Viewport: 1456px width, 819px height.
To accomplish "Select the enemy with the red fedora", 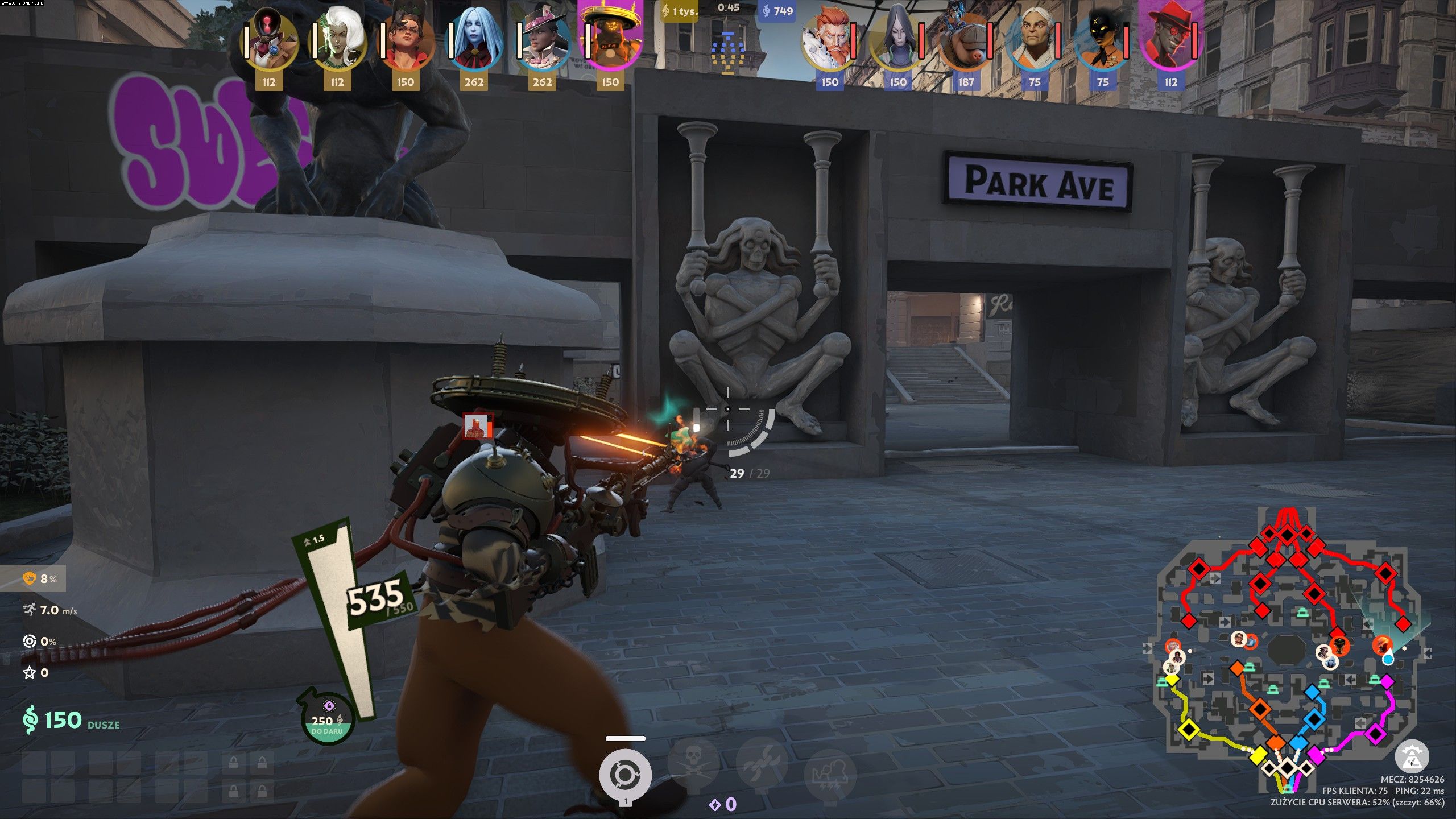I will tap(1170, 40).
